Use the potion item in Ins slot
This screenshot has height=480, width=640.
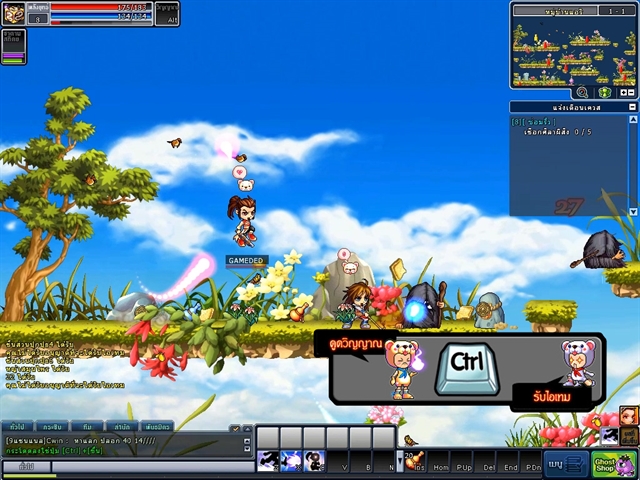coord(413,460)
